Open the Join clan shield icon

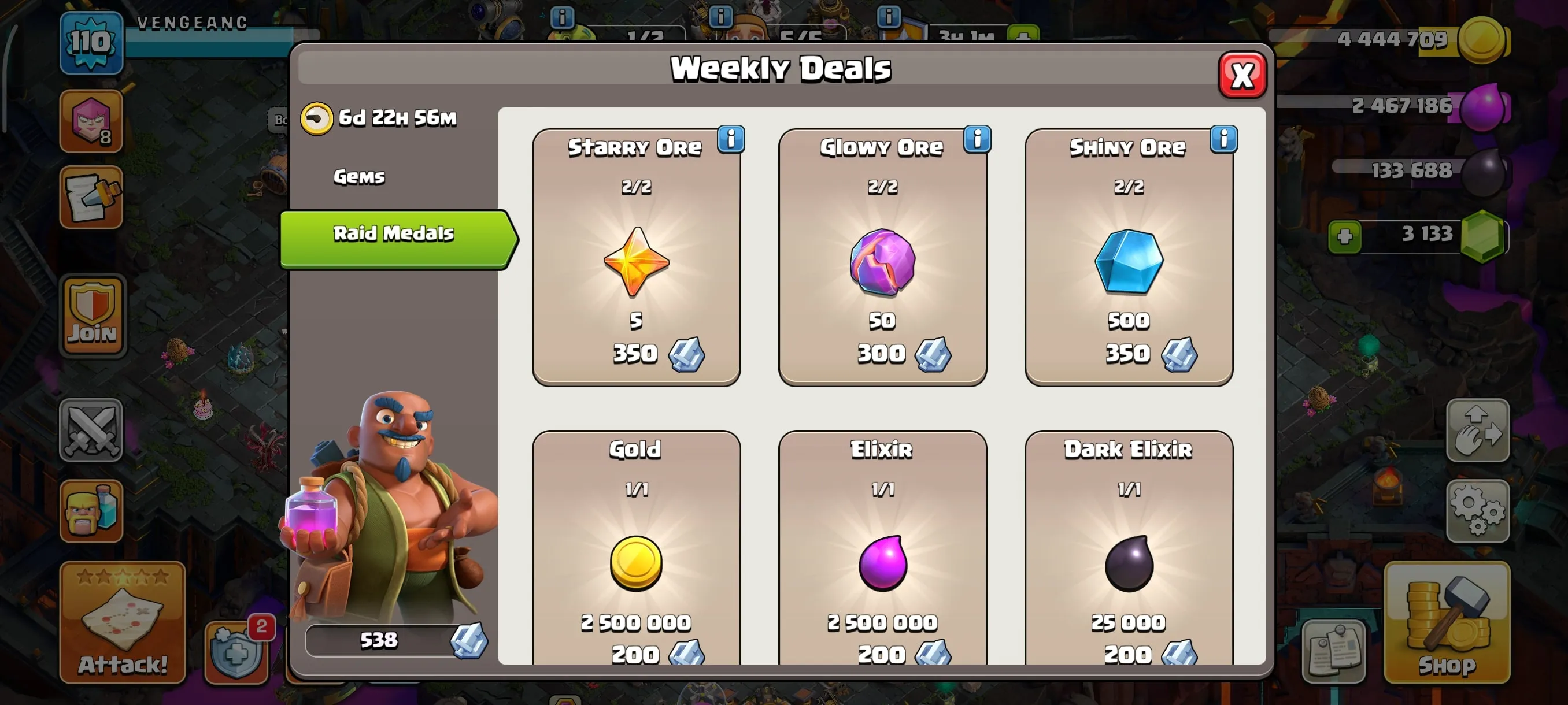click(x=93, y=313)
